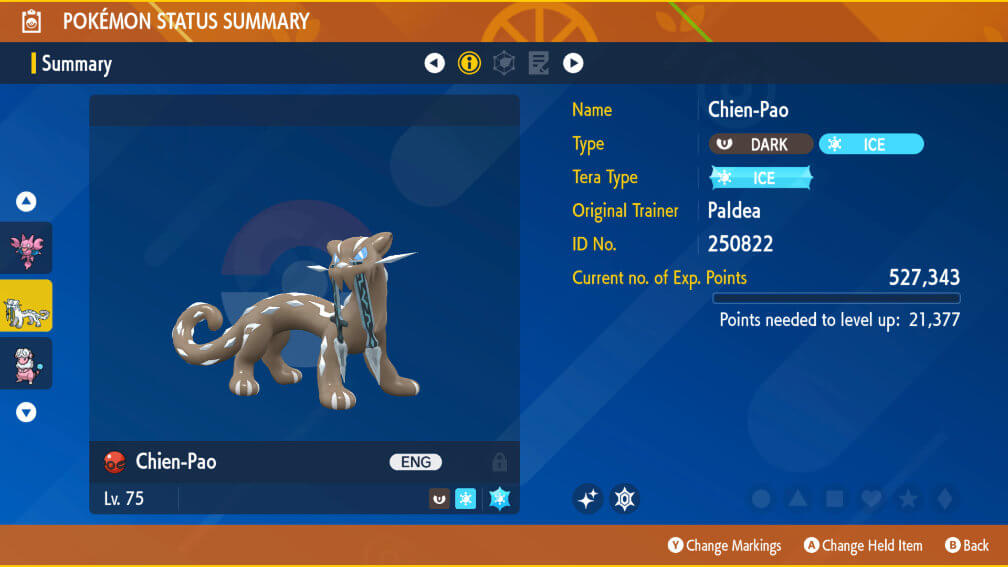Toggle the triangle marking
Viewport: 1008px width, 567px height.
coord(798,498)
